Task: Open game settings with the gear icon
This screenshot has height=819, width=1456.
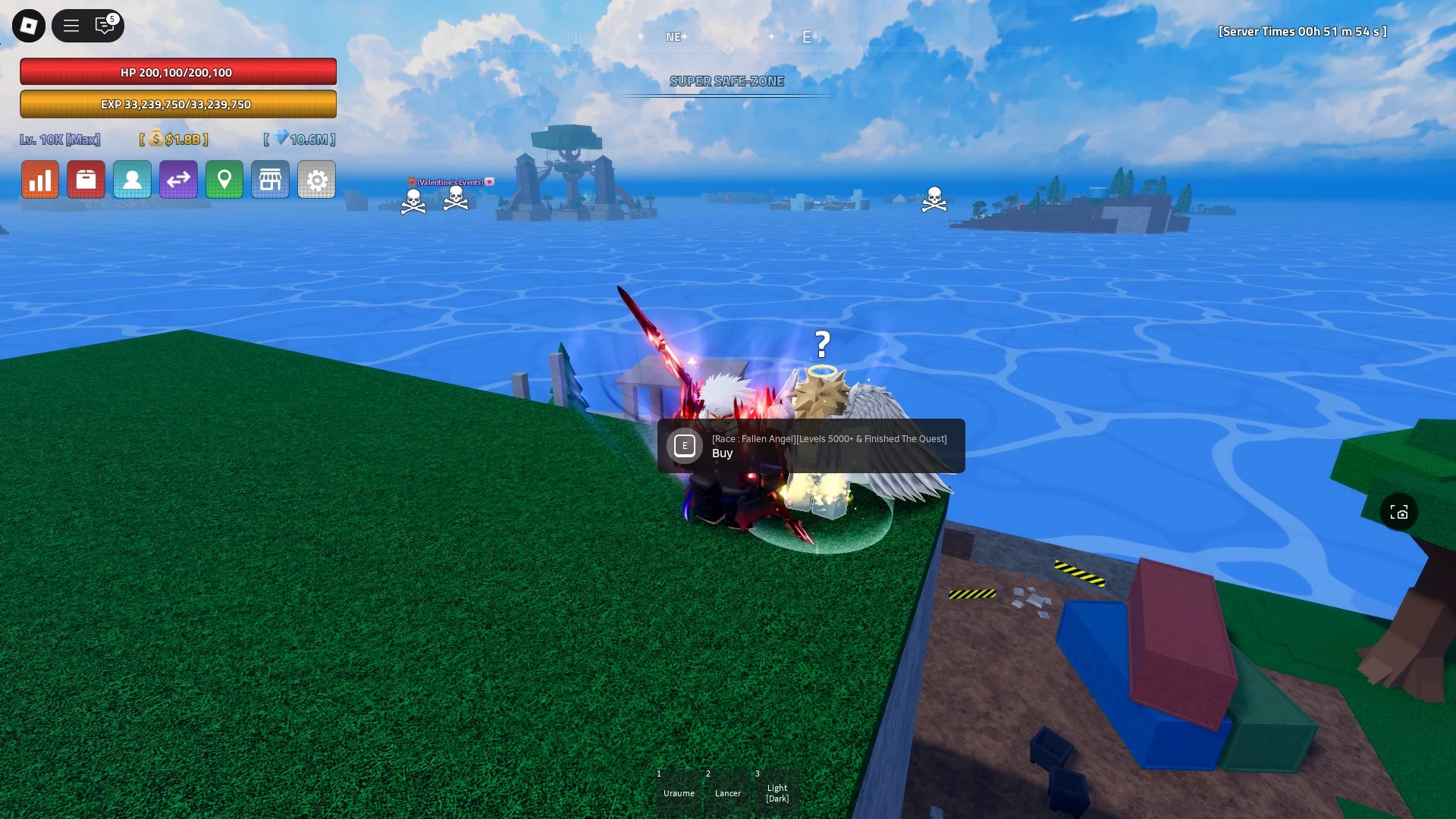Action: click(317, 180)
